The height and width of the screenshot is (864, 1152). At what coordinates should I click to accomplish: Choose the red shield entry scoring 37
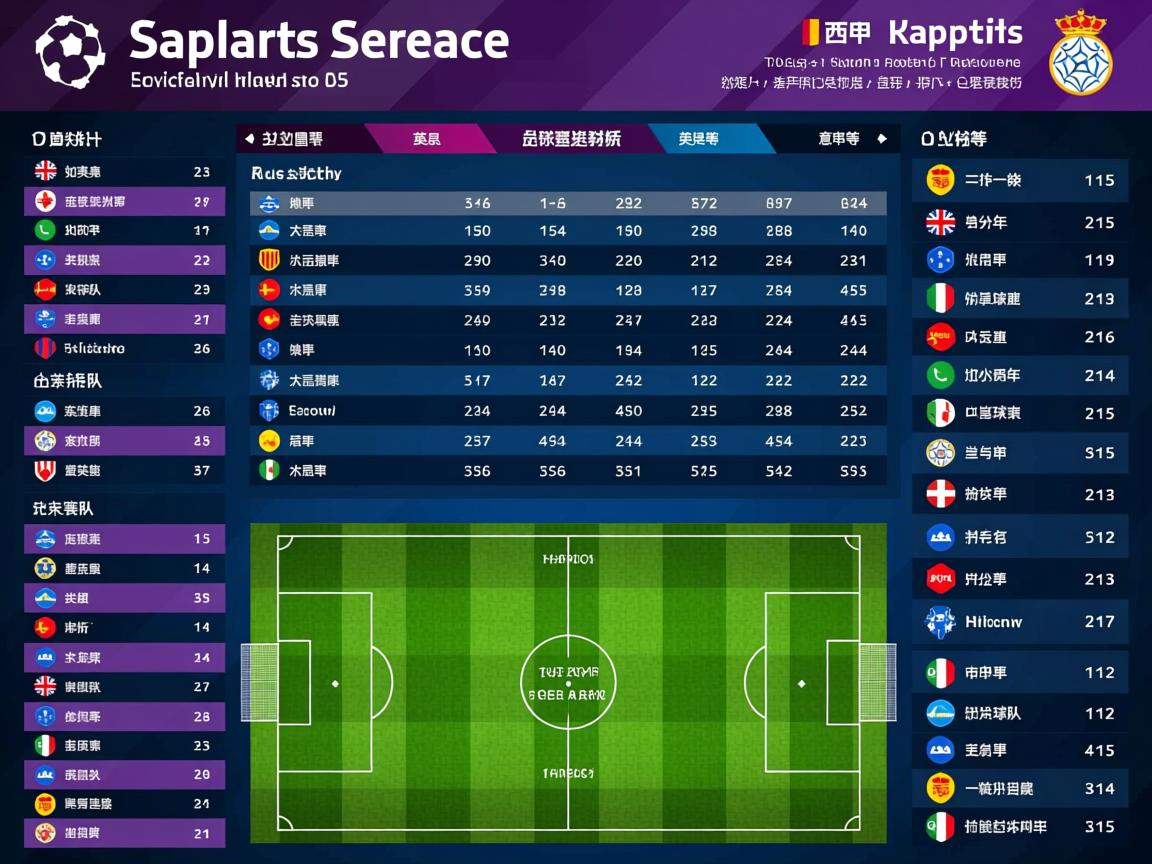(124, 471)
